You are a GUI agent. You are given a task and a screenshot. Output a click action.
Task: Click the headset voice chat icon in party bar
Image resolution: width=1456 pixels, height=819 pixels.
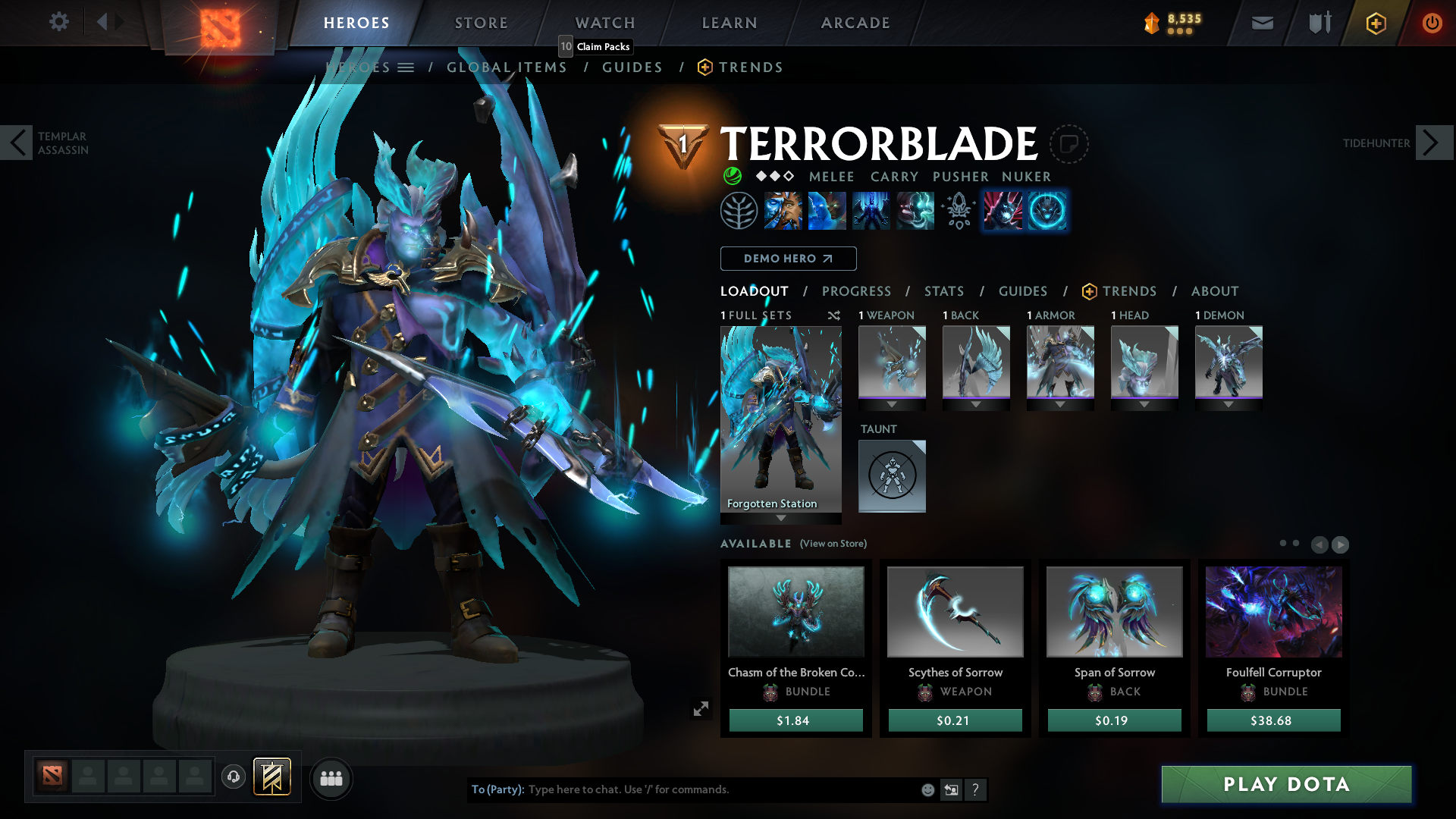(x=233, y=777)
